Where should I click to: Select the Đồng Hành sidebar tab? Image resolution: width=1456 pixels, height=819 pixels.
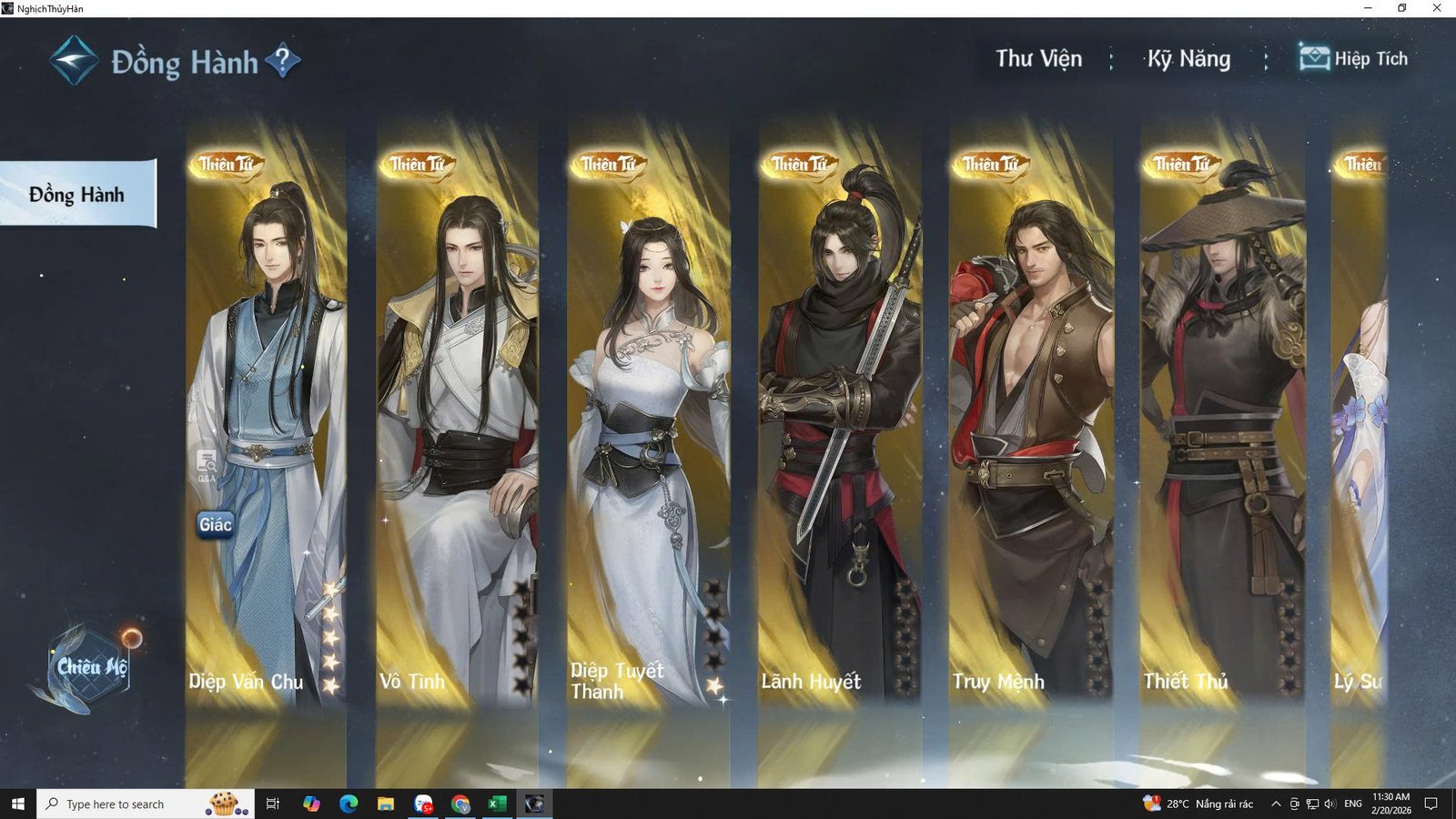[76, 194]
